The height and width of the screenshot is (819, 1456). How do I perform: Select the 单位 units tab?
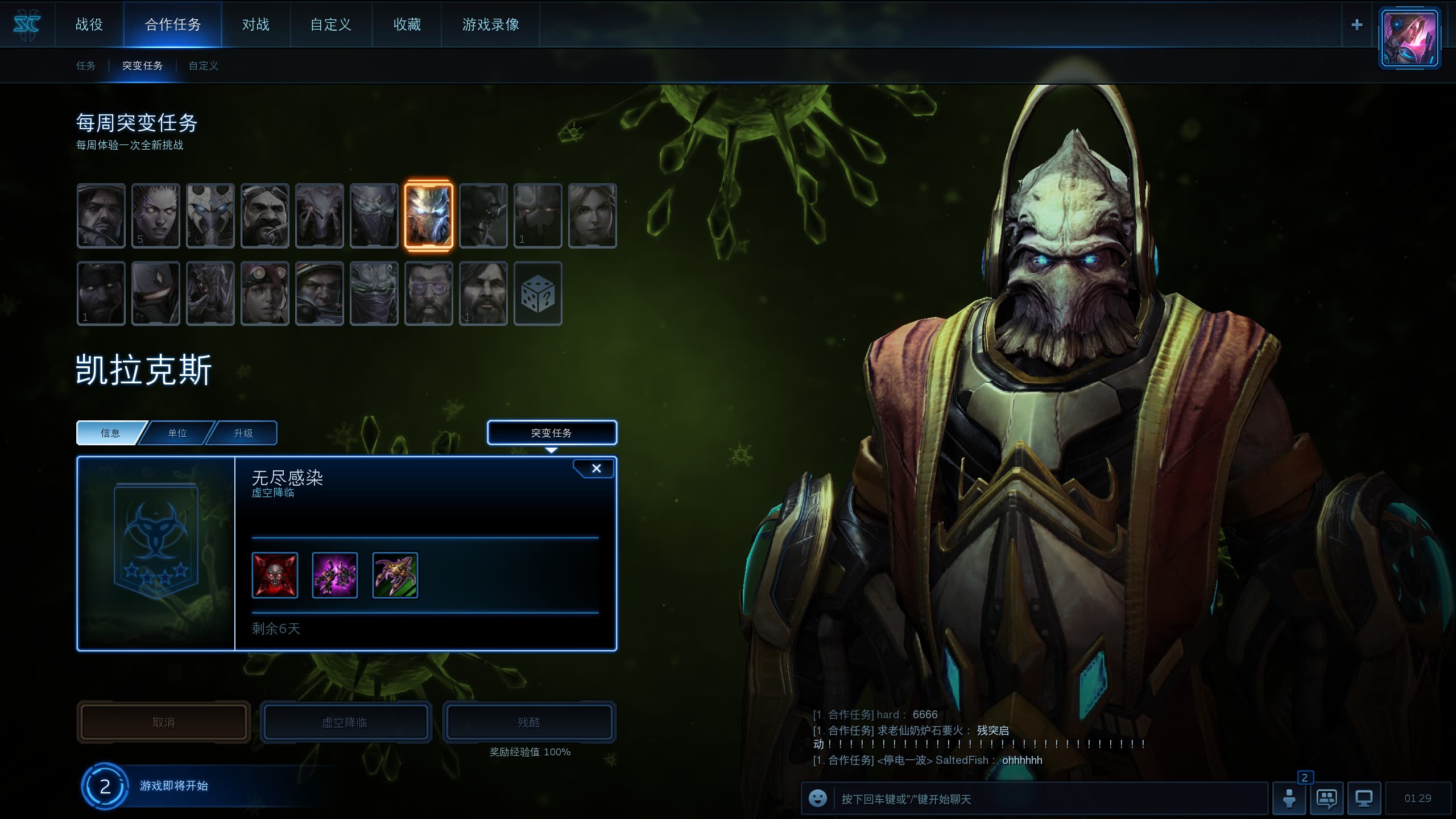(177, 433)
